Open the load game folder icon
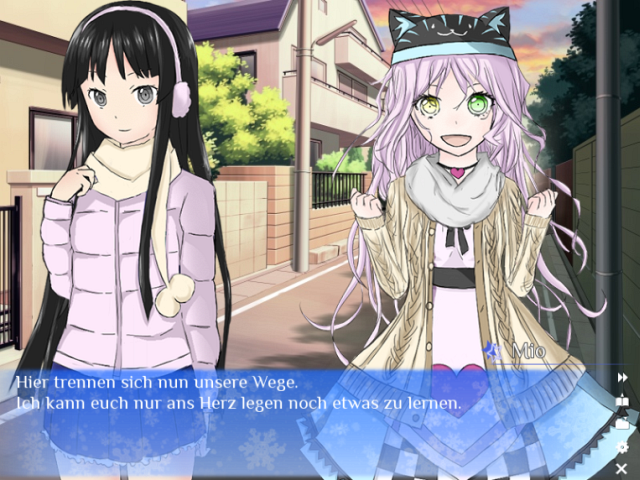640x480 pixels. (x=622, y=424)
